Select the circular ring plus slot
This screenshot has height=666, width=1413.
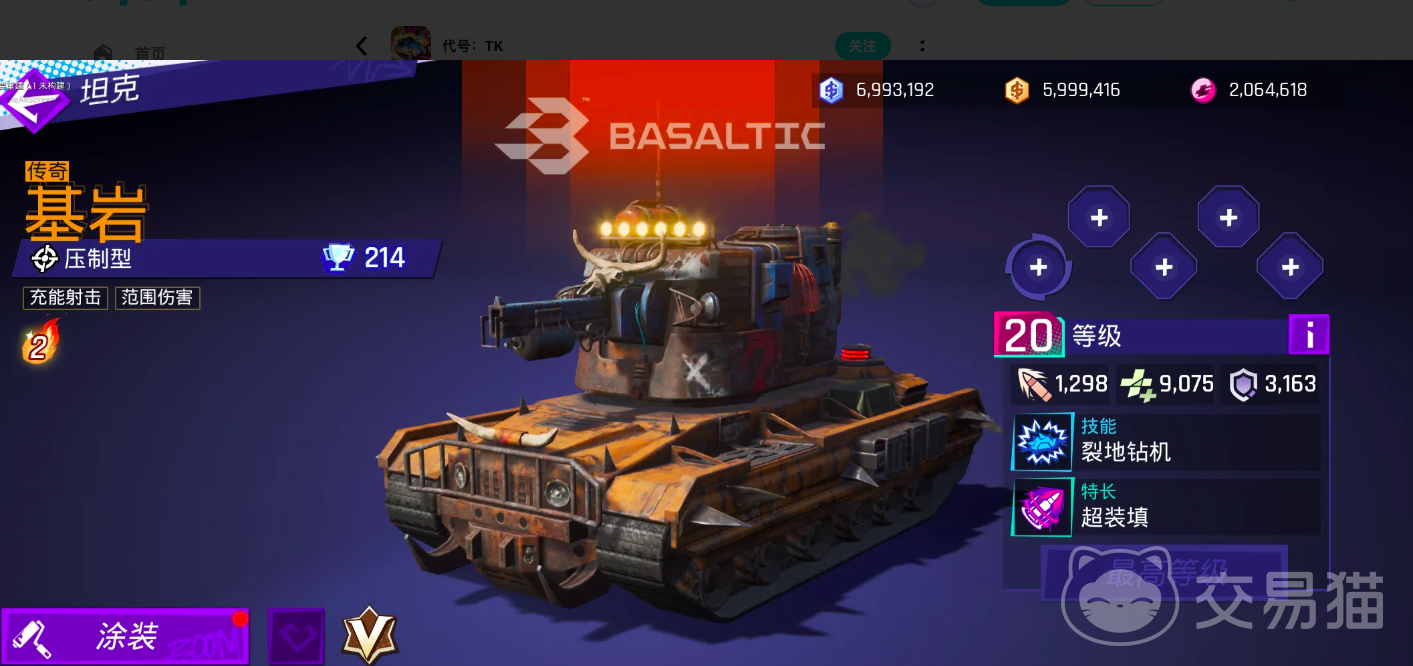tap(1038, 267)
